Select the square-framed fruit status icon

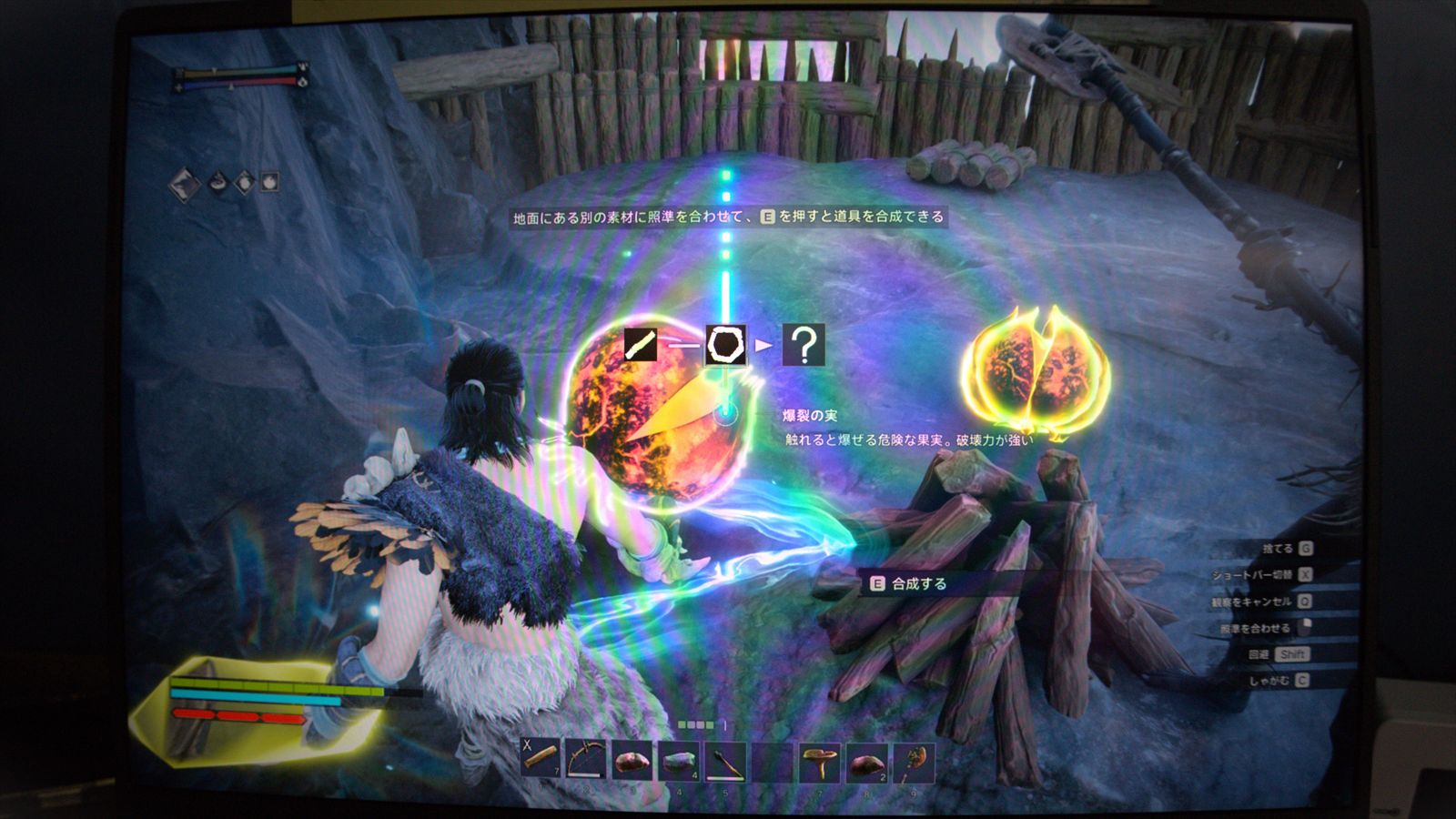click(270, 182)
